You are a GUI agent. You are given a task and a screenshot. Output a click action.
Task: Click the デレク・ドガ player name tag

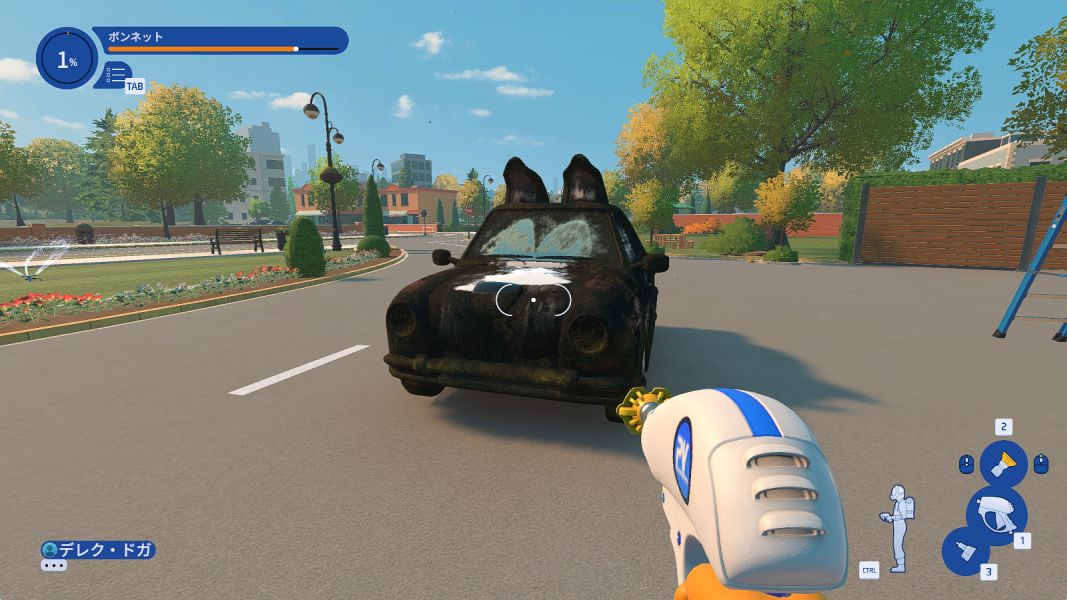tap(98, 550)
